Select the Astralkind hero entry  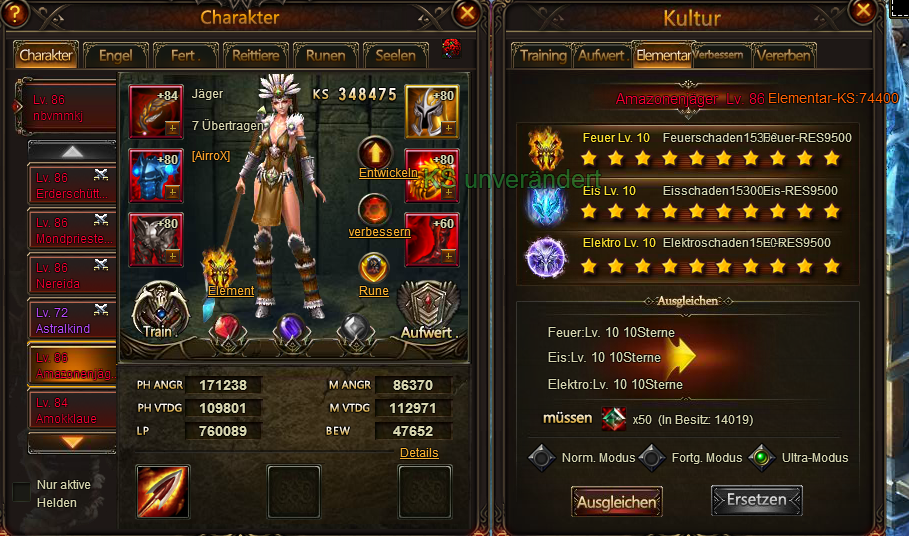pyautogui.click(x=72, y=321)
